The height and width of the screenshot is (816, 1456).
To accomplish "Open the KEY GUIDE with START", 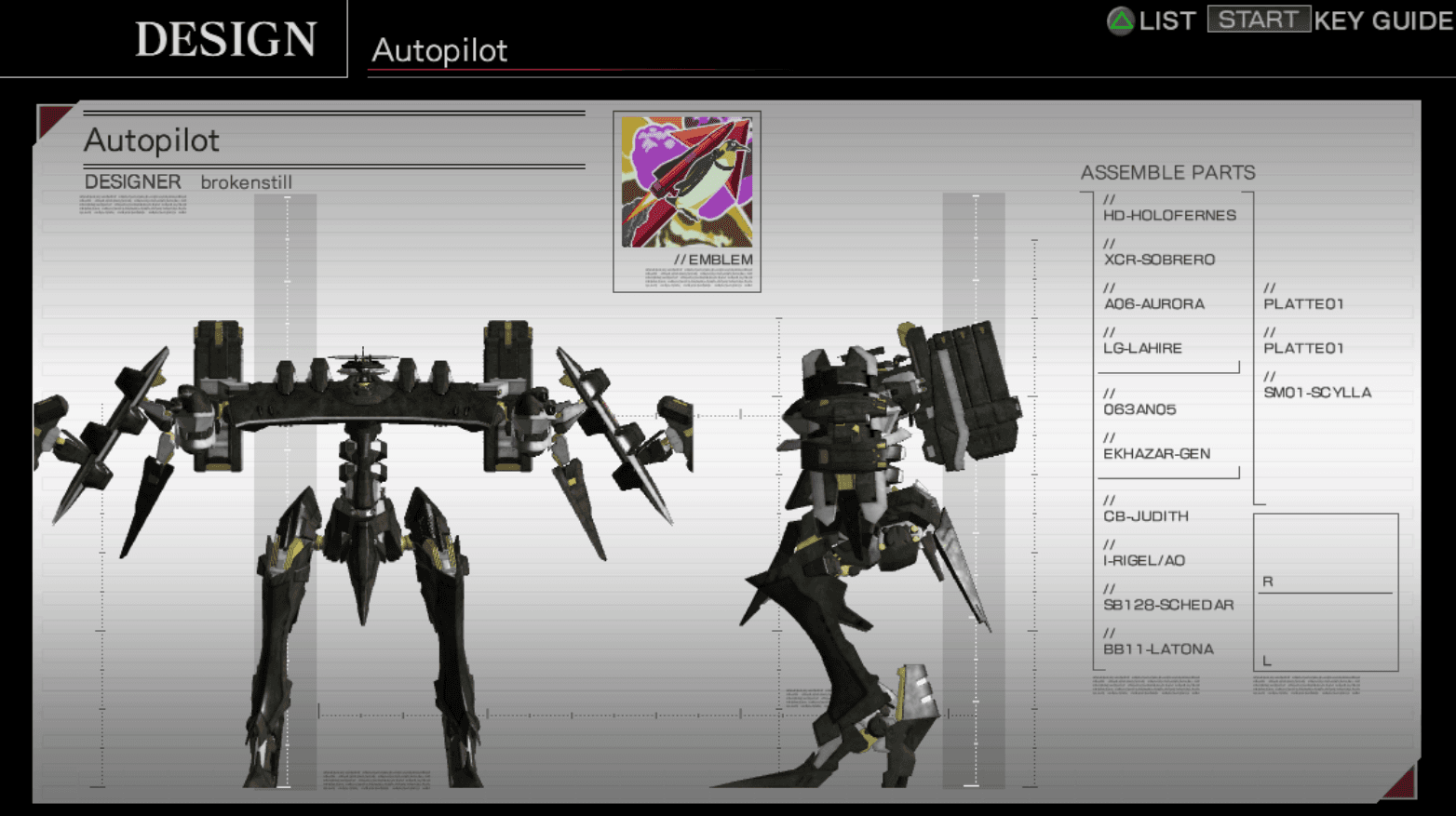I will tap(1259, 20).
